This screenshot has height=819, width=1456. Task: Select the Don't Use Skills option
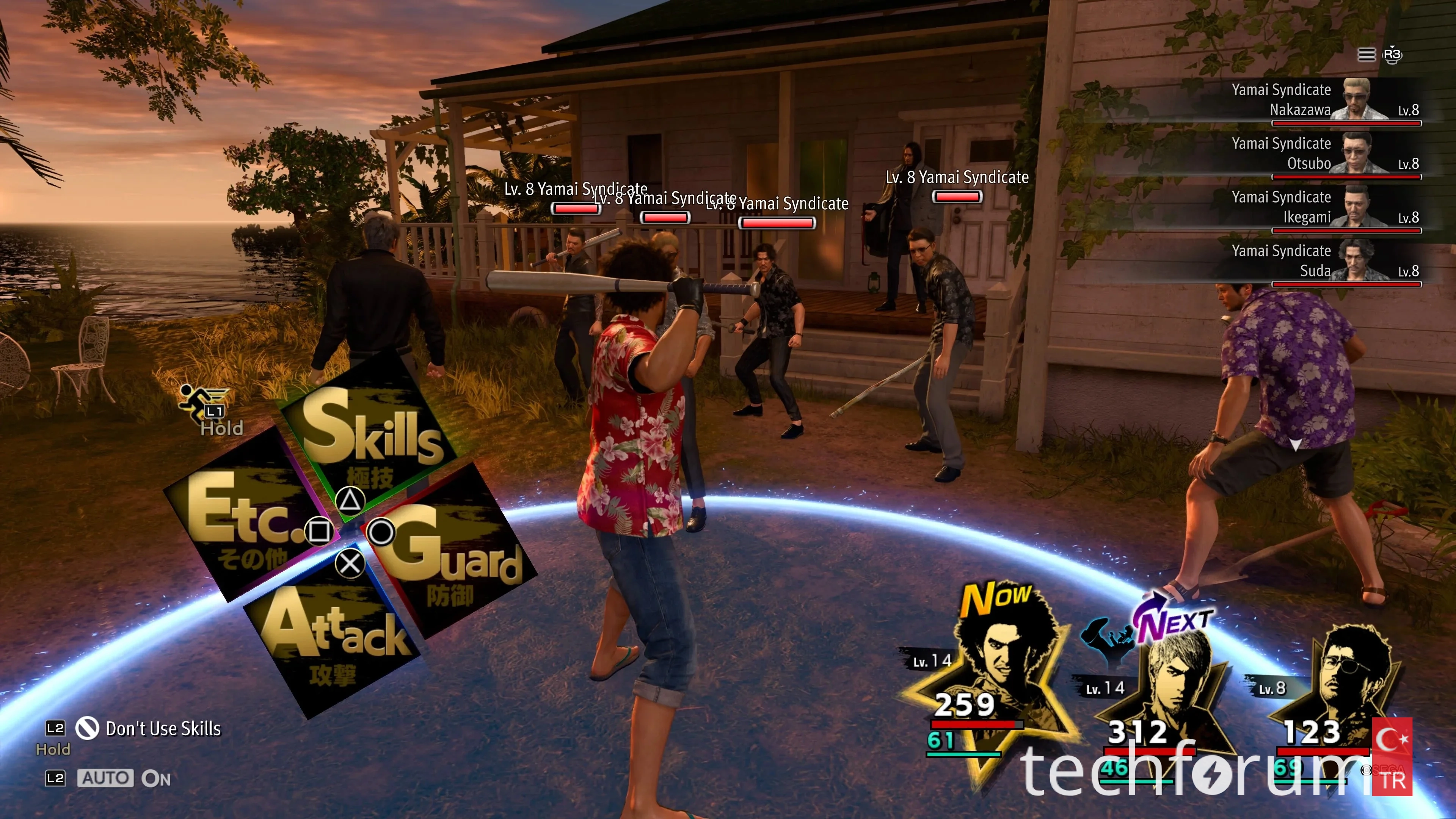tap(163, 728)
